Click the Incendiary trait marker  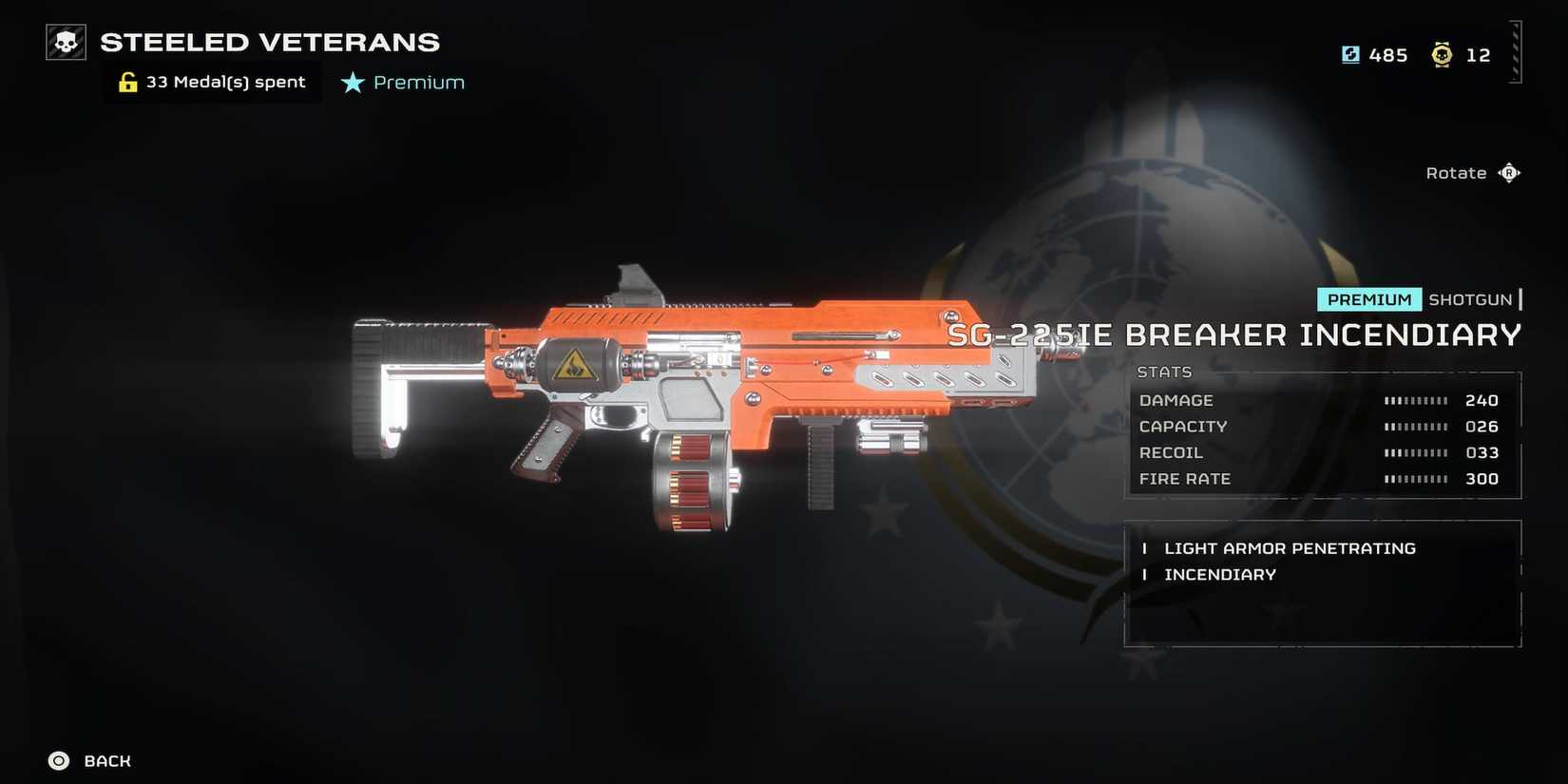click(x=1145, y=573)
